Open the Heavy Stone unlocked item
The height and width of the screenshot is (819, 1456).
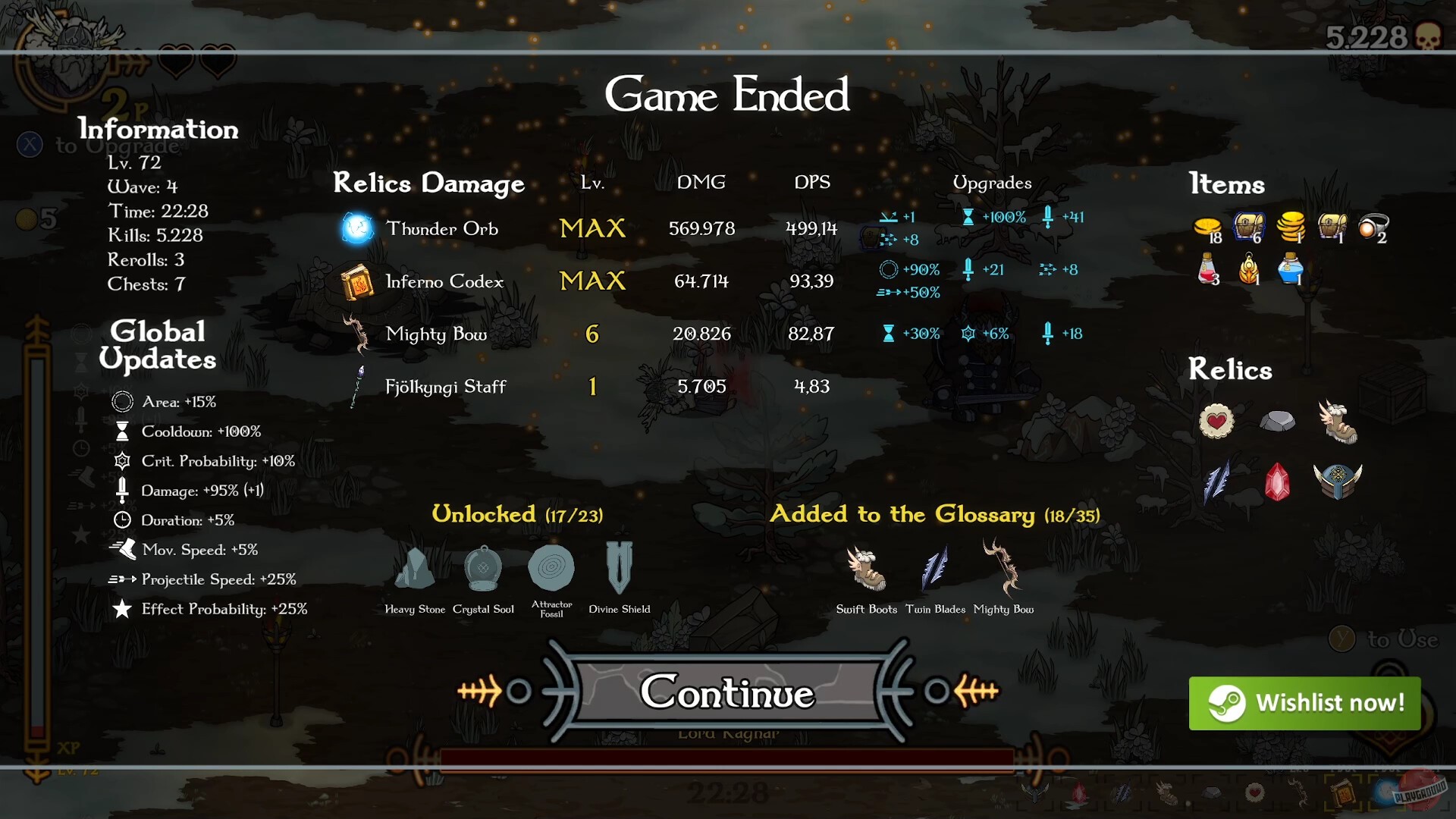tap(414, 570)
